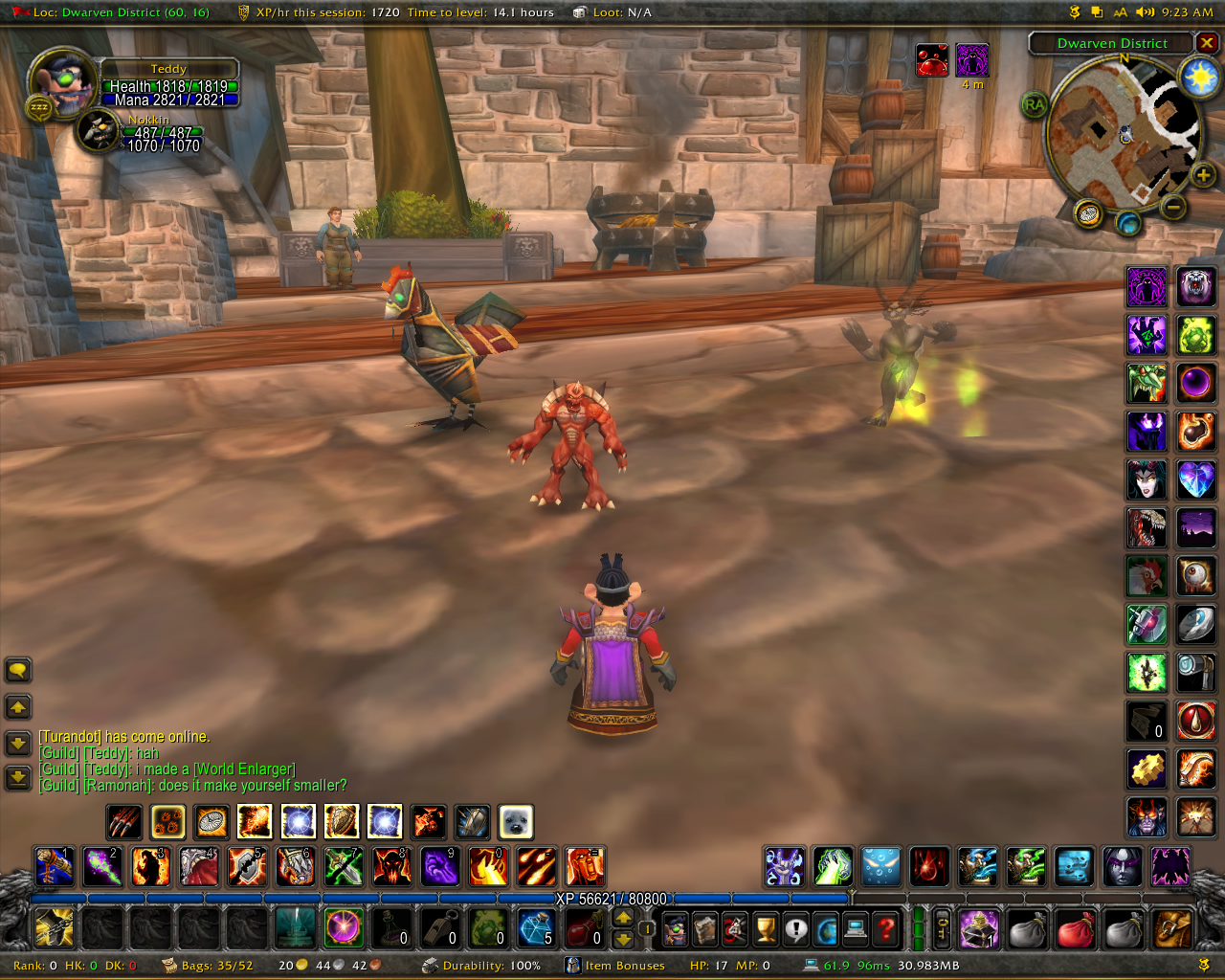Viewport: 1225px width, 980px height.
Task: Open the red bag slot
Action: [x=1075, y=928]
